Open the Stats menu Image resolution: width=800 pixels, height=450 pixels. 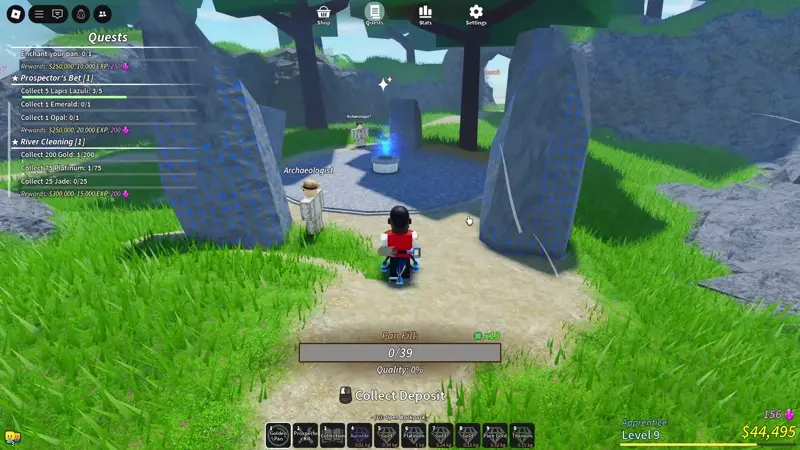point(425,13)
